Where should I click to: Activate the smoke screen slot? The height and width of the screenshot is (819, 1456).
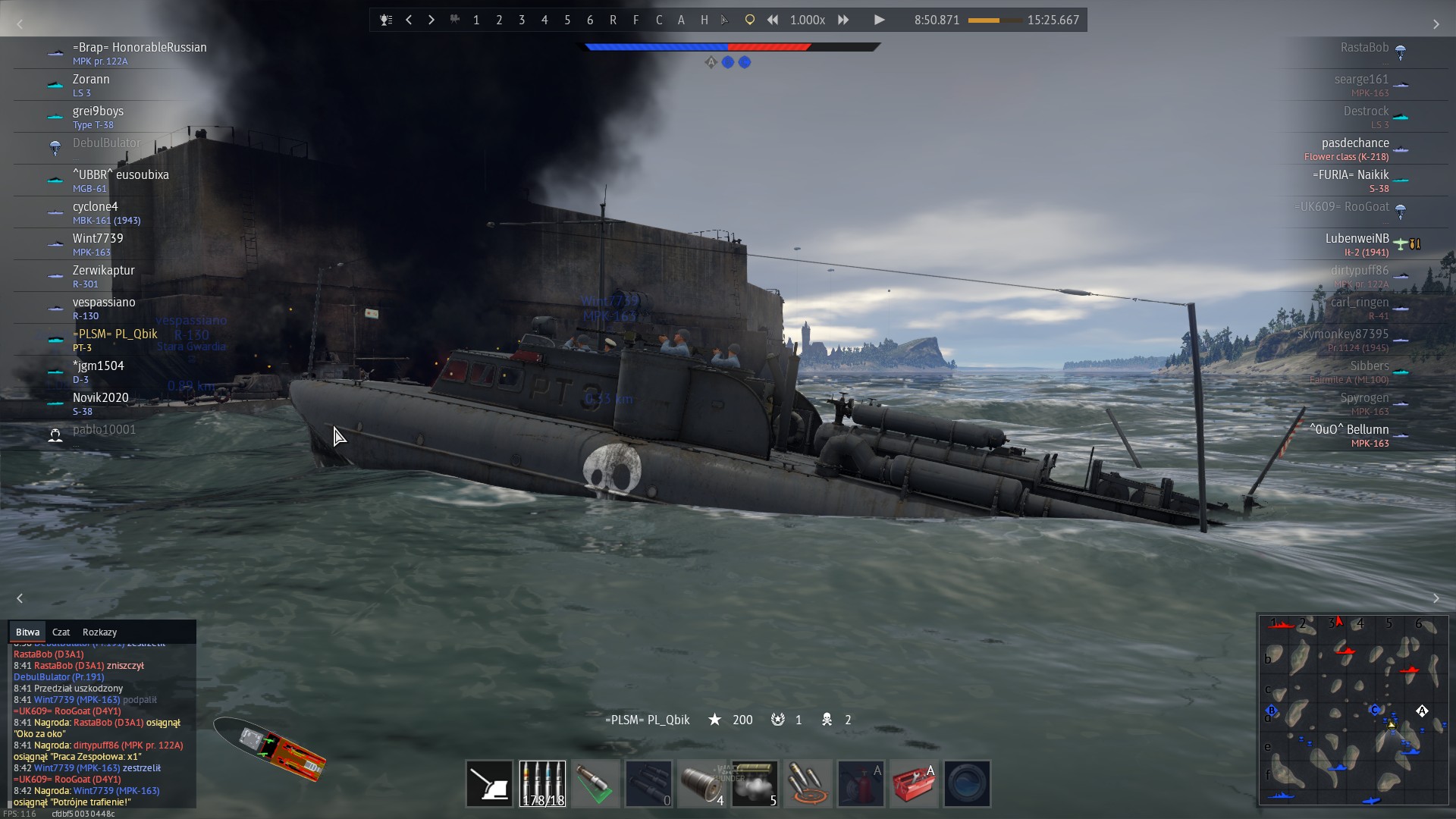(755, 783)
